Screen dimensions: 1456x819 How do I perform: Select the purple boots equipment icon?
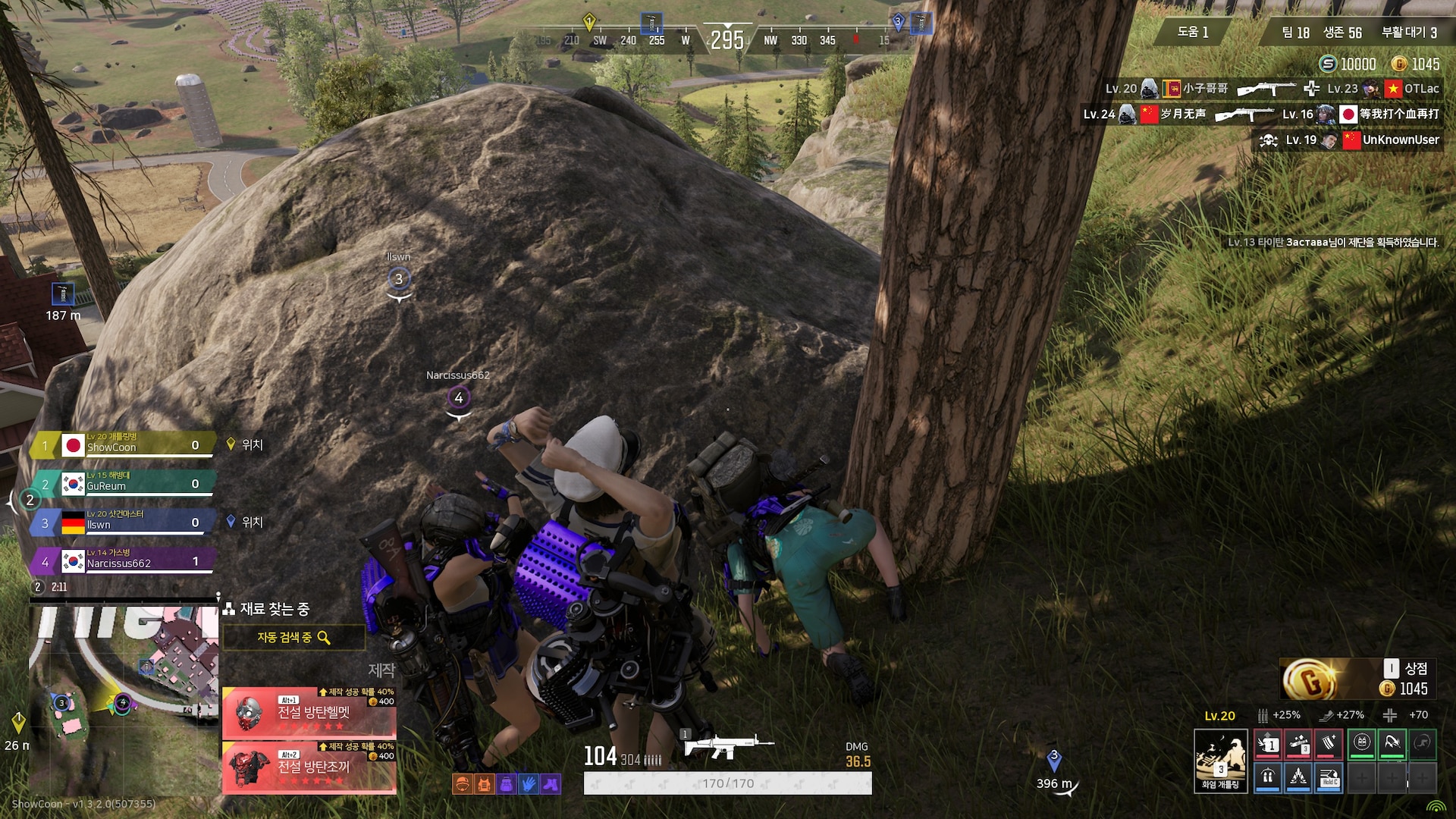point(551,784)
